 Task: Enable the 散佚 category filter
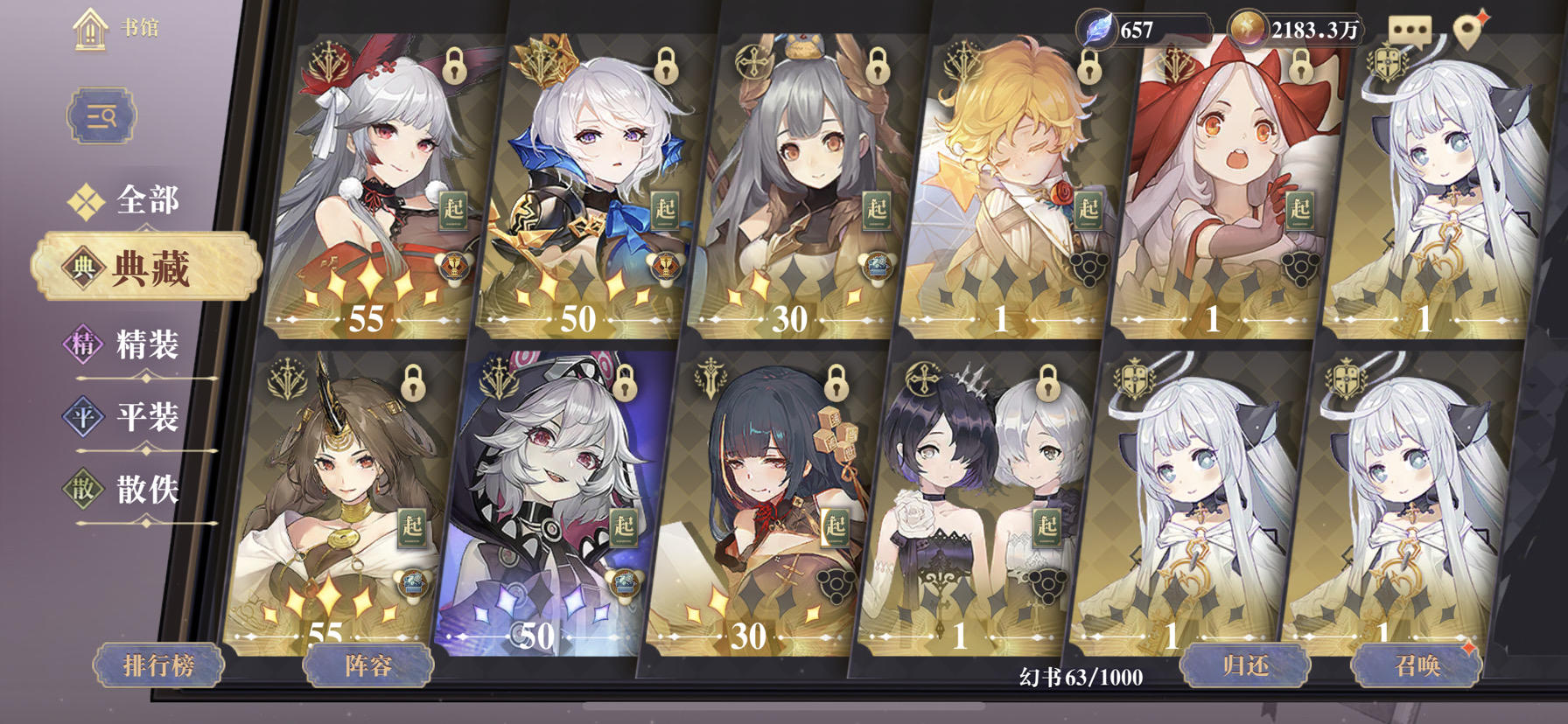coord(145,491)
